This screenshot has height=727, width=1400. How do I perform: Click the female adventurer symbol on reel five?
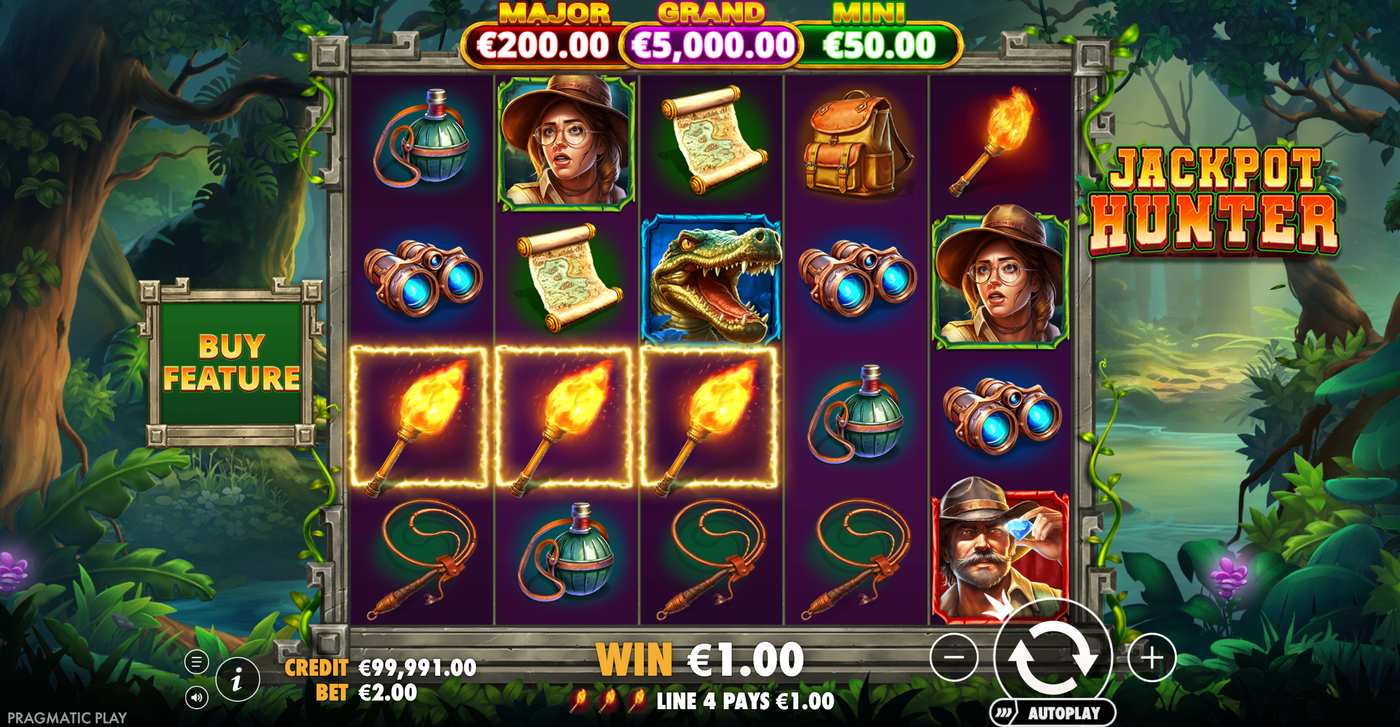click(998, 280)
